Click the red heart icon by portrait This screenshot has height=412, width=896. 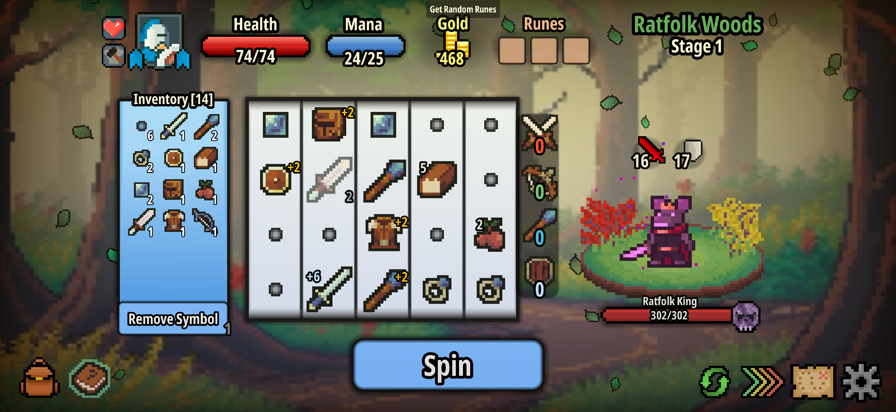(x=114, y=28)
